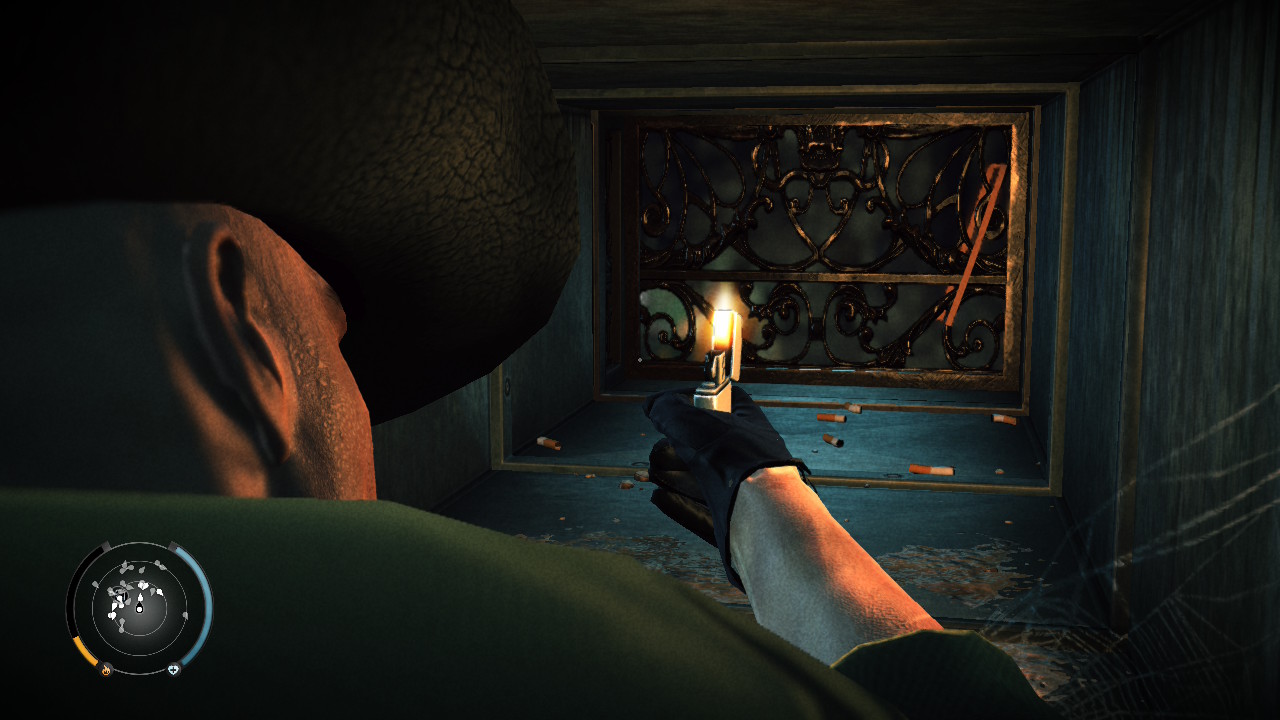Select the blue heart health icon
The height and width of the screenshot is (720, 1280).
[x=173, y=670]
